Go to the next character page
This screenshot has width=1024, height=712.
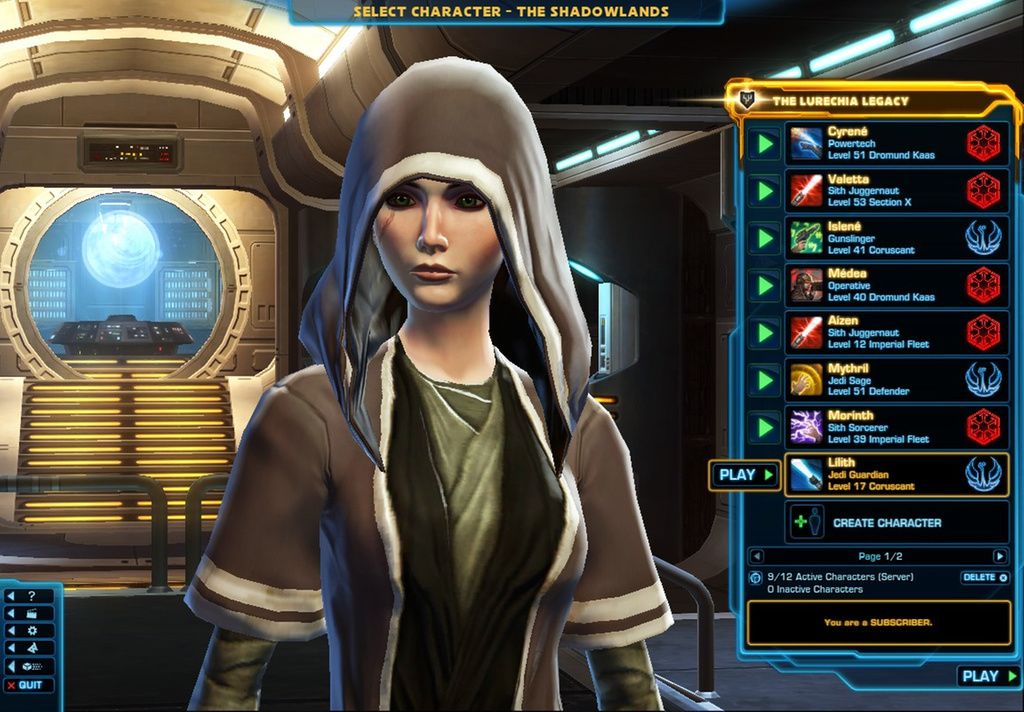tap(999, 556)
